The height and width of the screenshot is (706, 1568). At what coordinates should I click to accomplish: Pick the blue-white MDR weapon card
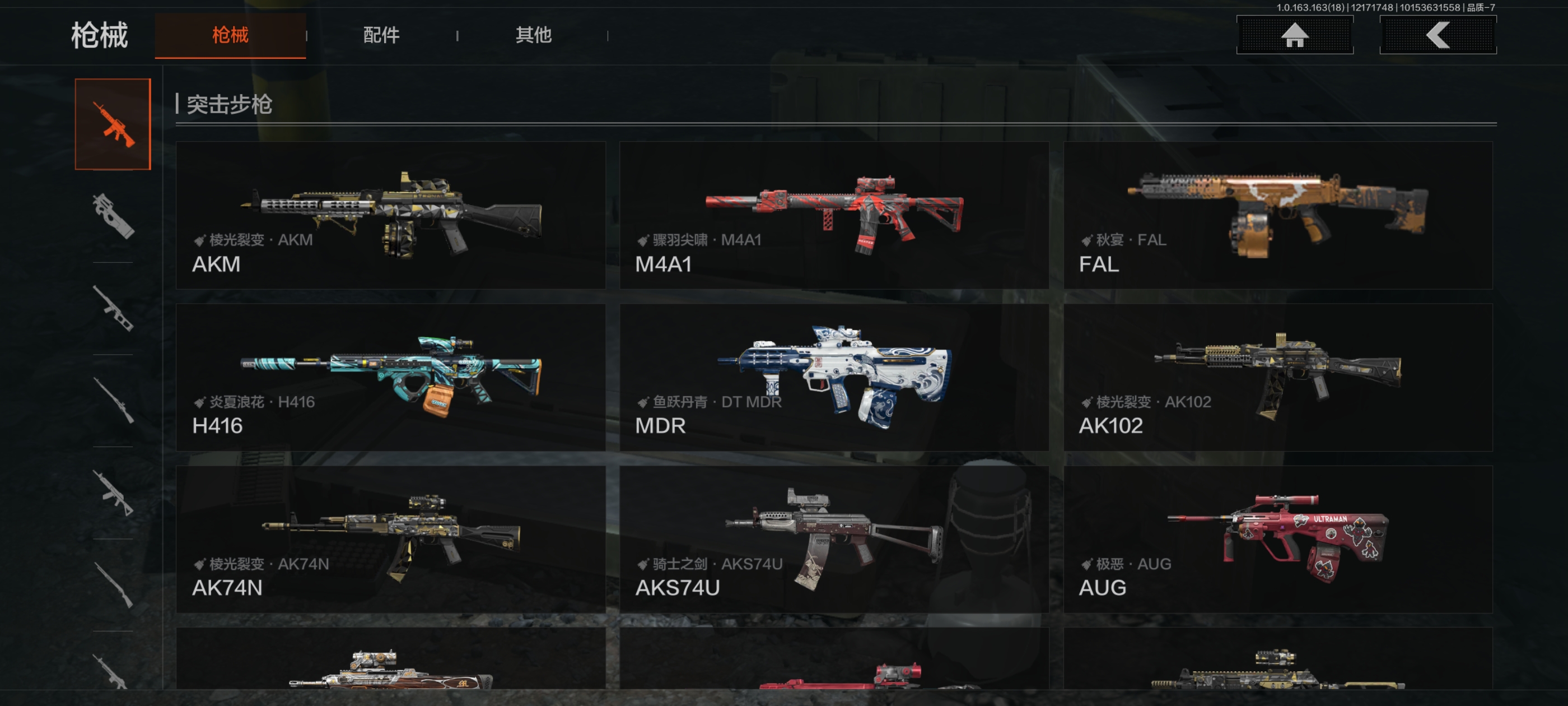833,377
